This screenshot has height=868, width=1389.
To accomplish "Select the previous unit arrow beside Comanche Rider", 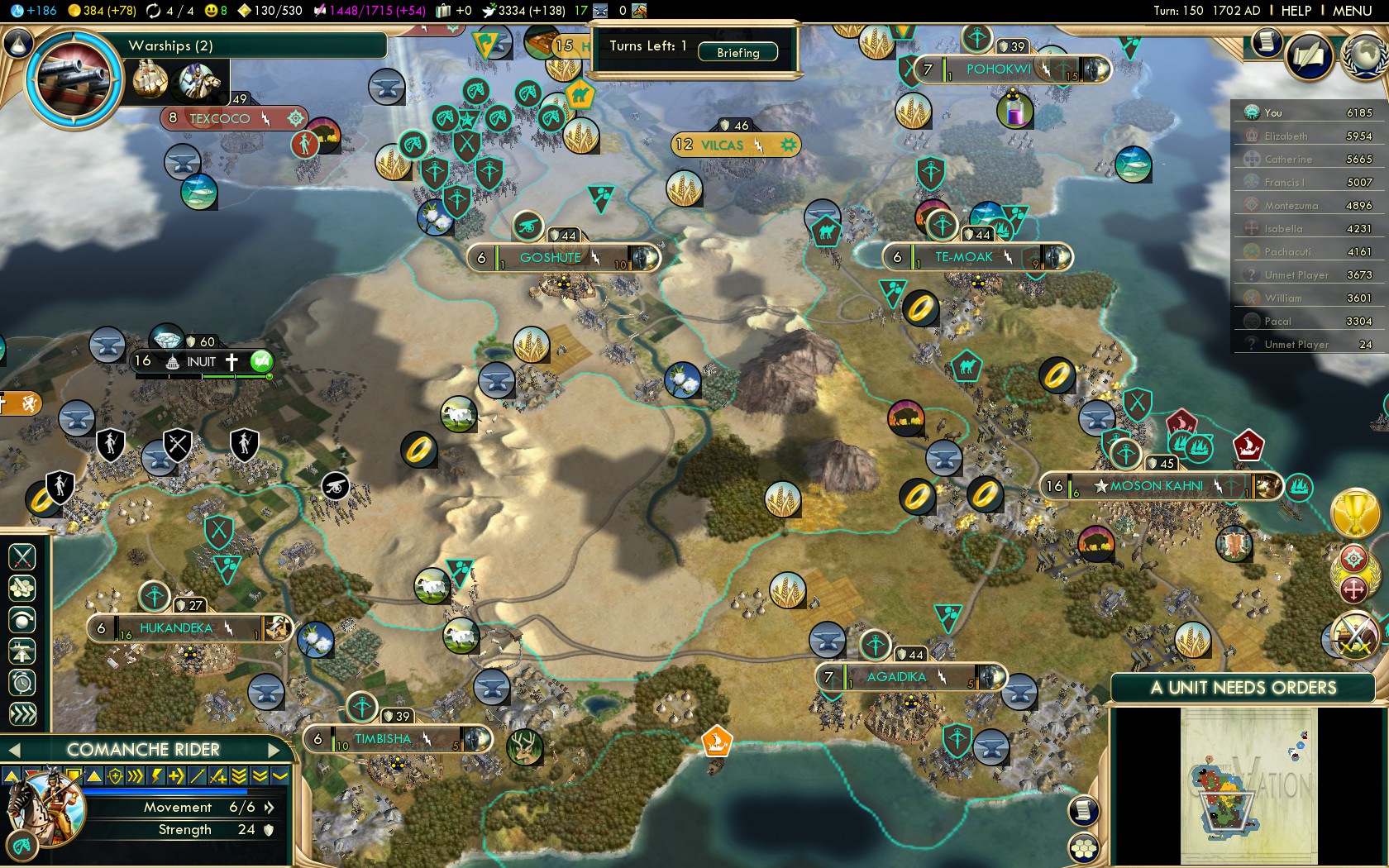I will click(x=13, y=750).
